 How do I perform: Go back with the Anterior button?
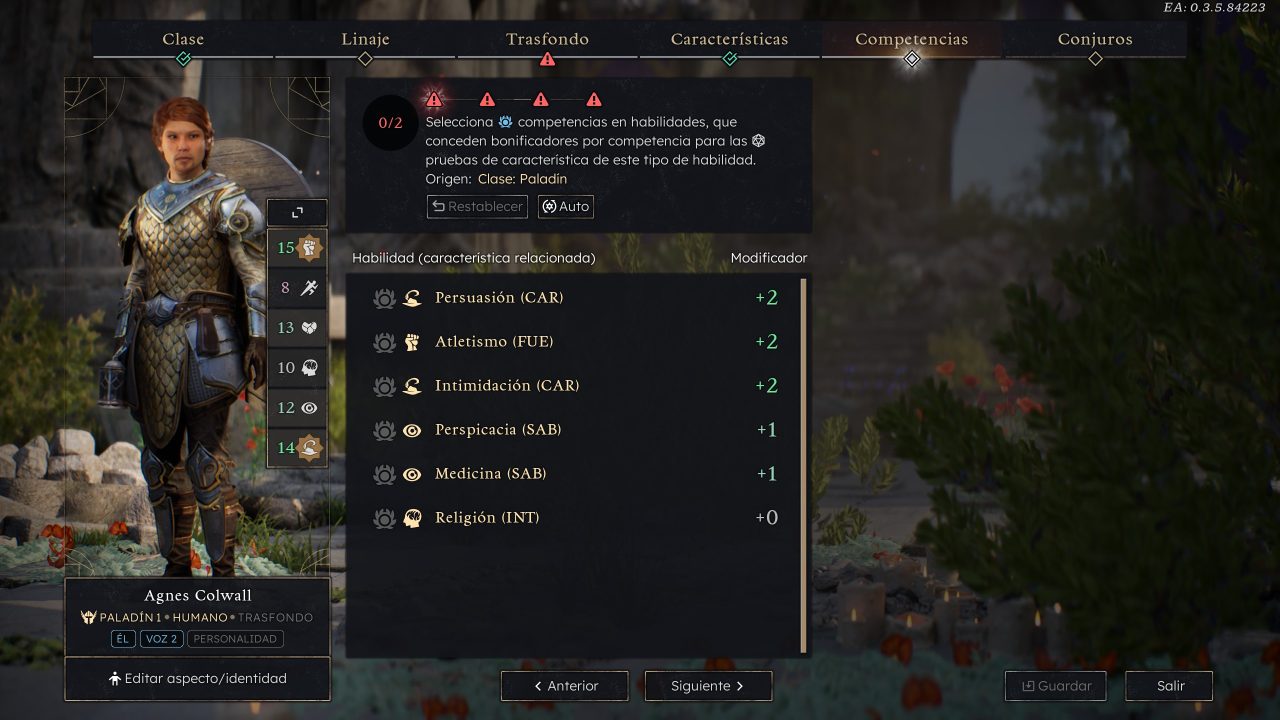click(x=565, y=686)
